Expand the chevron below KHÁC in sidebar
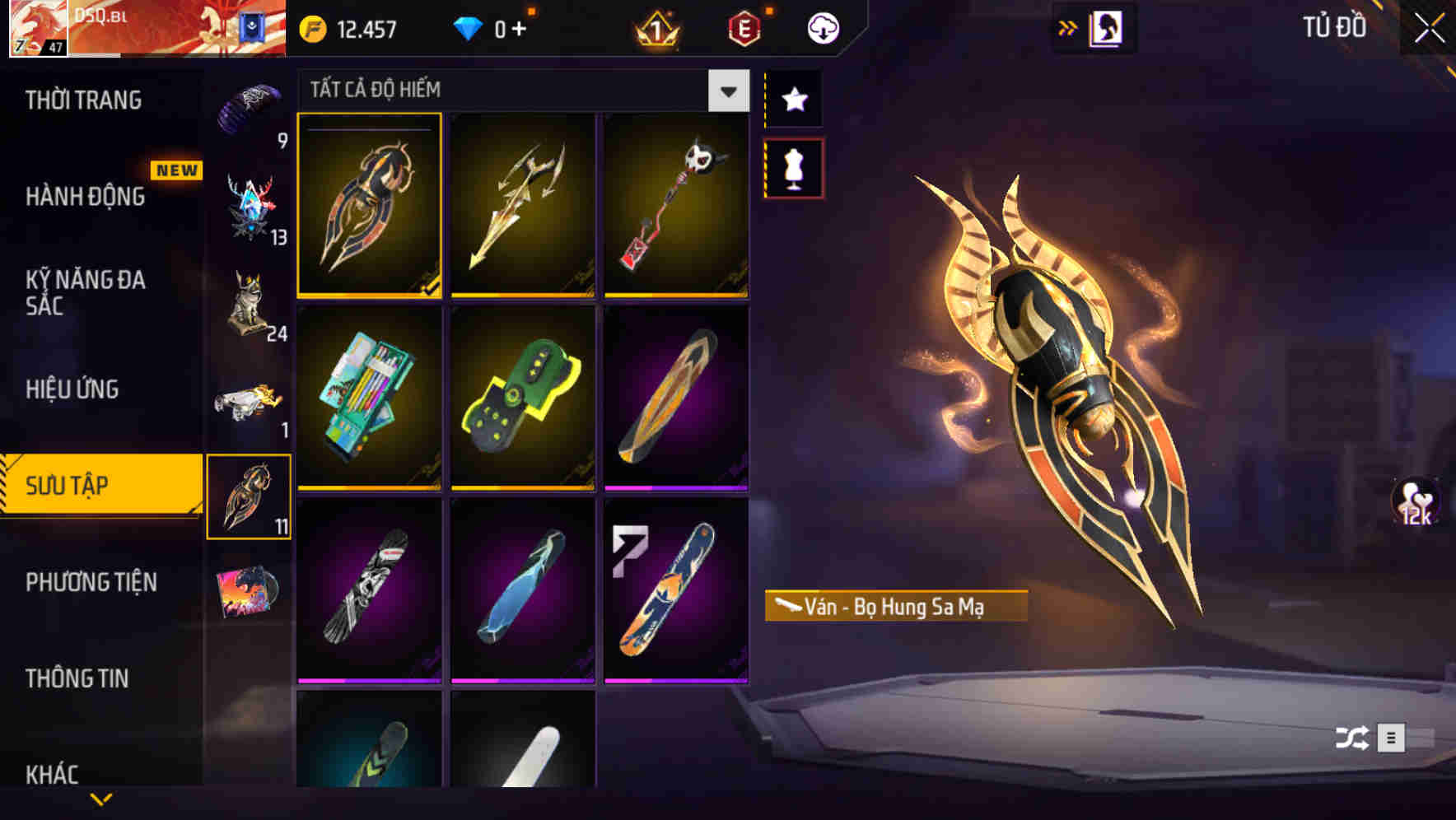1456x820 pixels. point(102,799)
